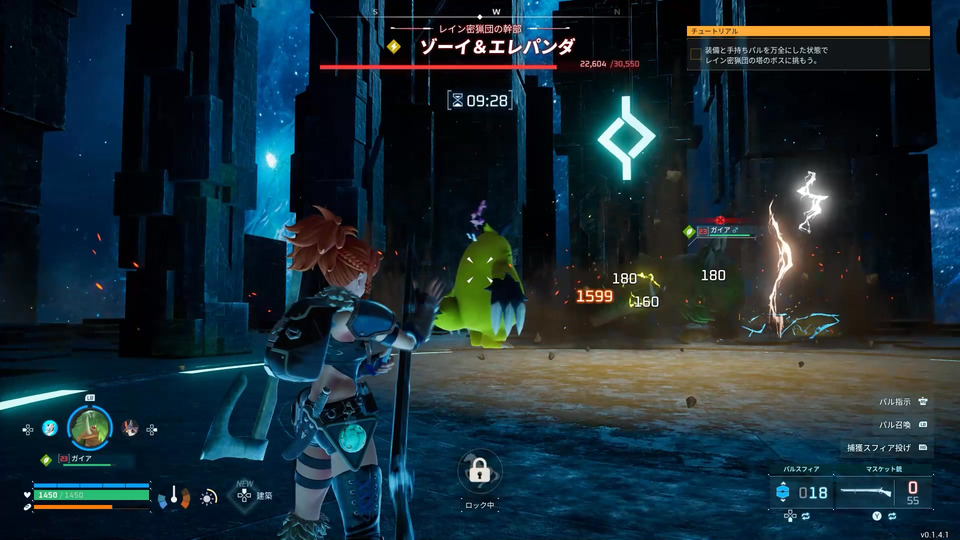Click the sun time-of-day indicator
The image size is (960, 540).
click(208, 496)
